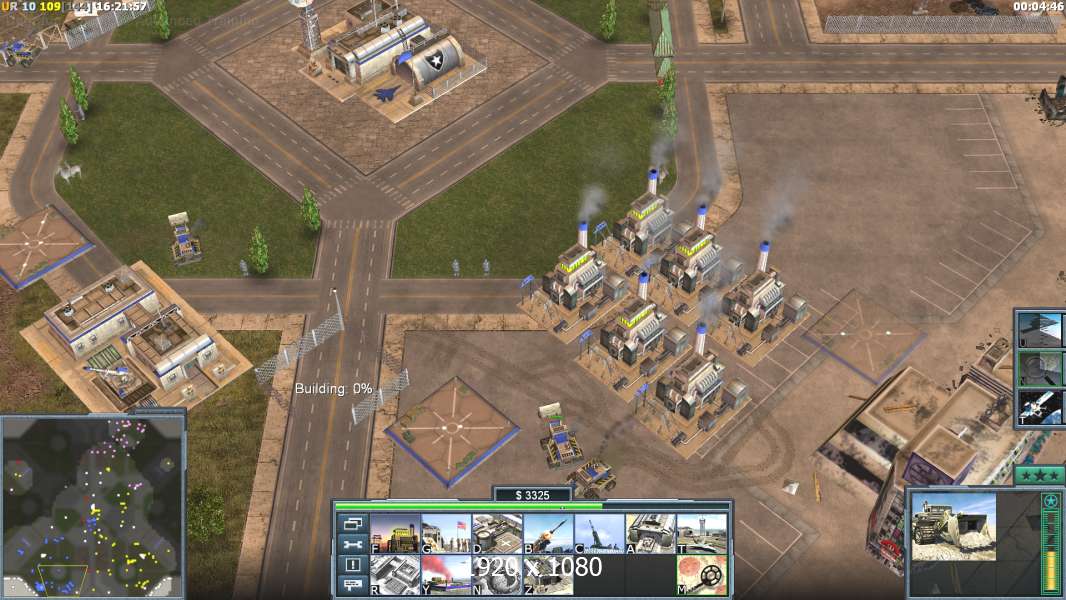Viewport: 1066px width, 600px height.
Task: Build a power plant with the F icon
Action: click(x=394, y=533)
